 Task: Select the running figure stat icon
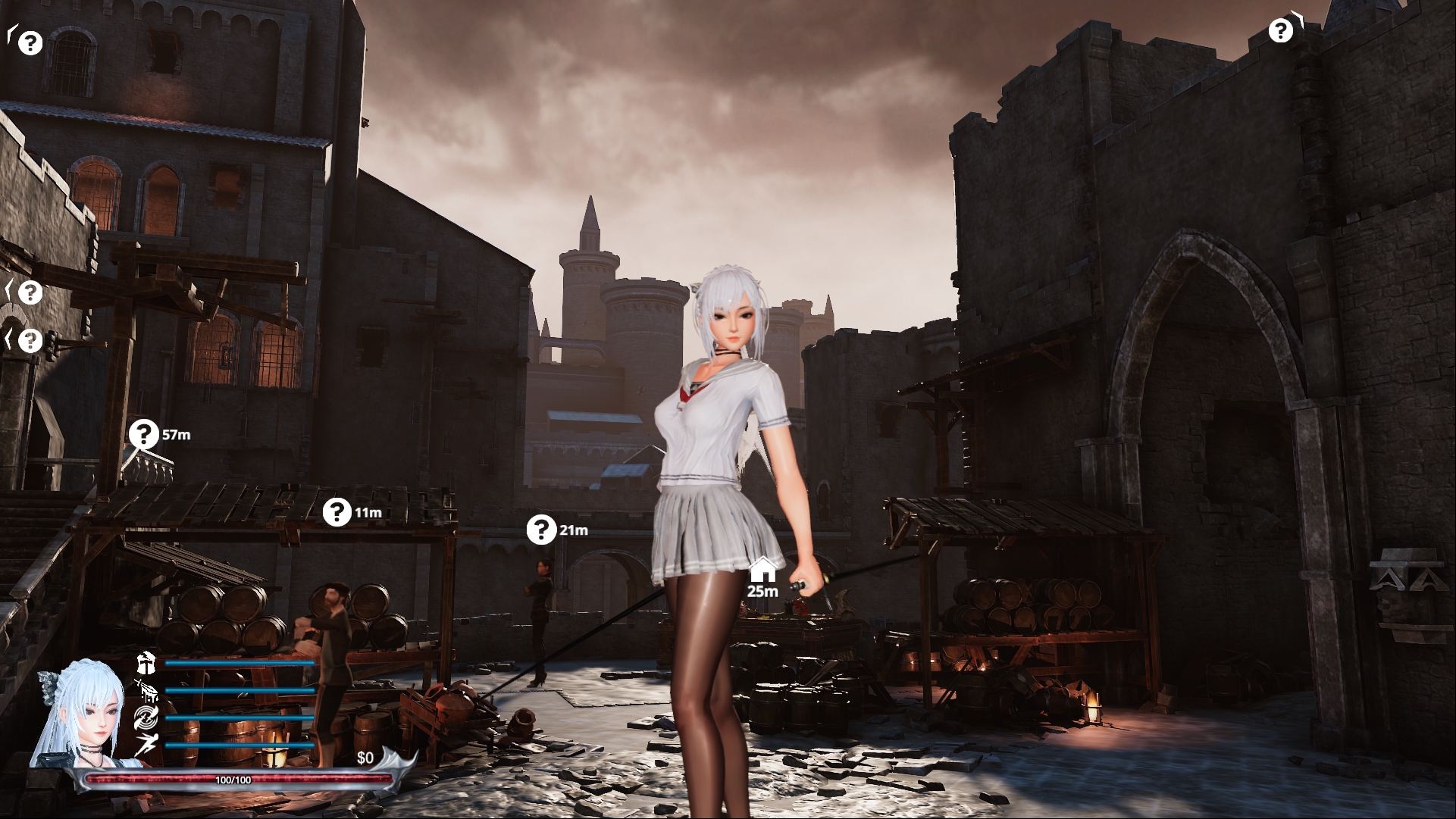[x=146, y=745]
